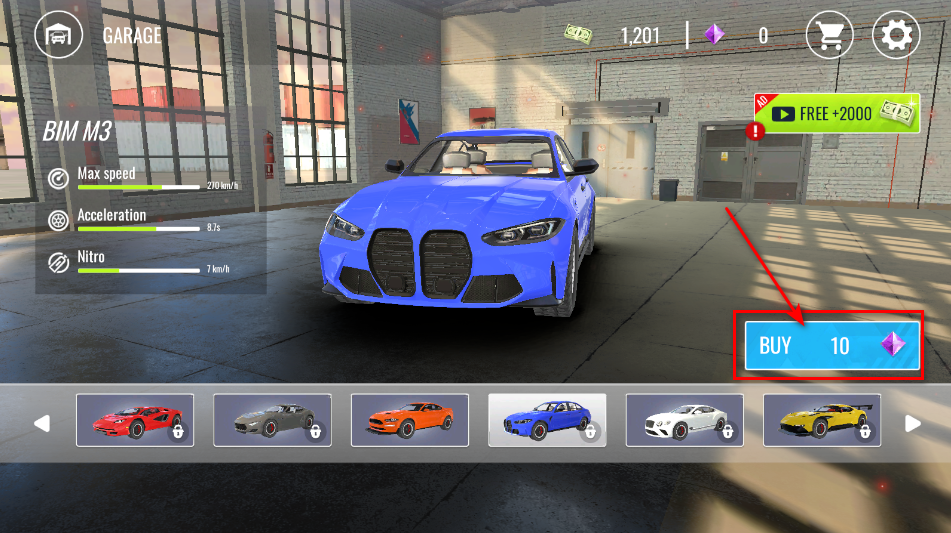
Task: Claim the FREE +2000 cash ad
Action: point(838,114)
